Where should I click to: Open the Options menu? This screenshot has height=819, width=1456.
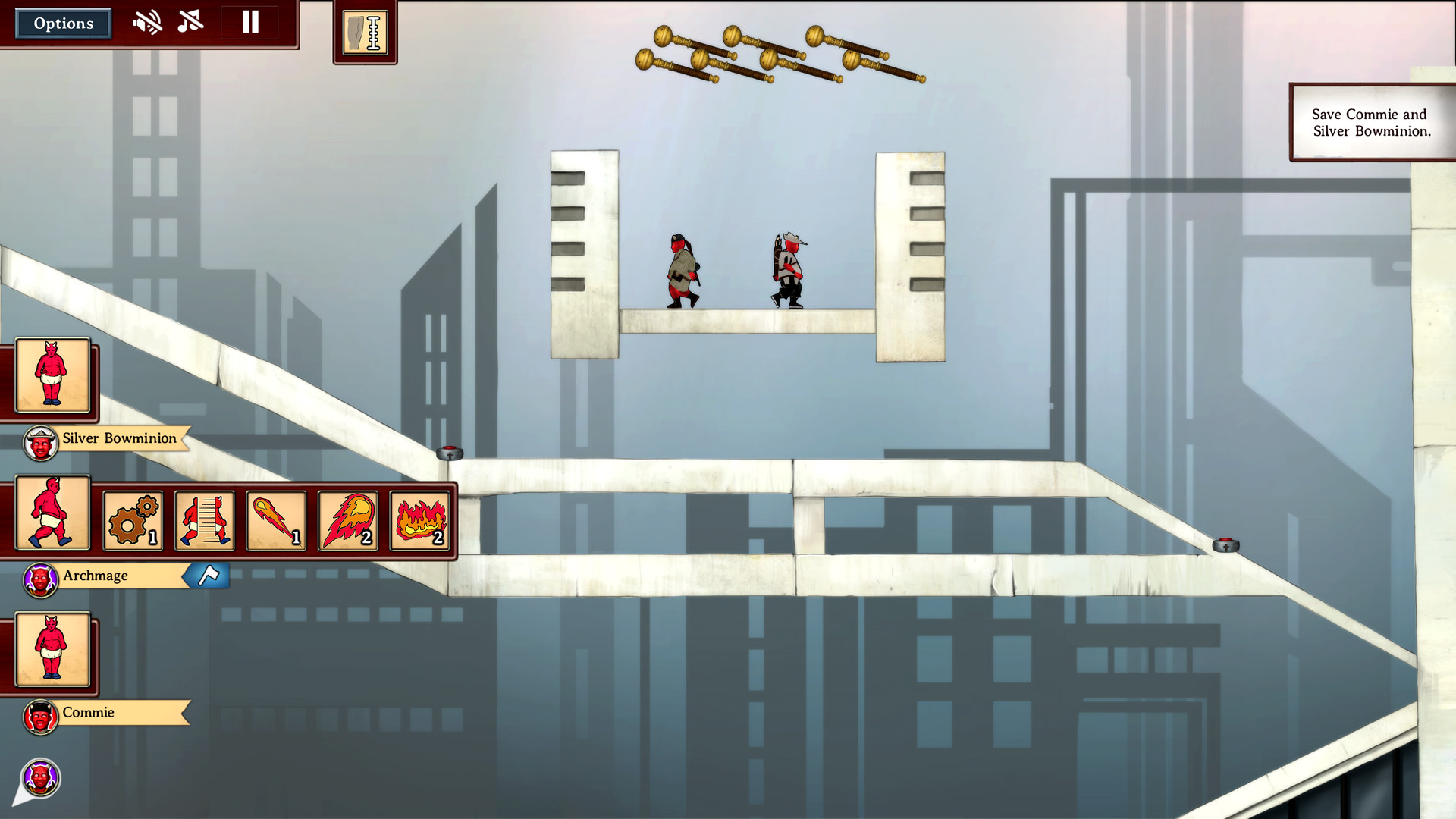[x=63, y=23]
